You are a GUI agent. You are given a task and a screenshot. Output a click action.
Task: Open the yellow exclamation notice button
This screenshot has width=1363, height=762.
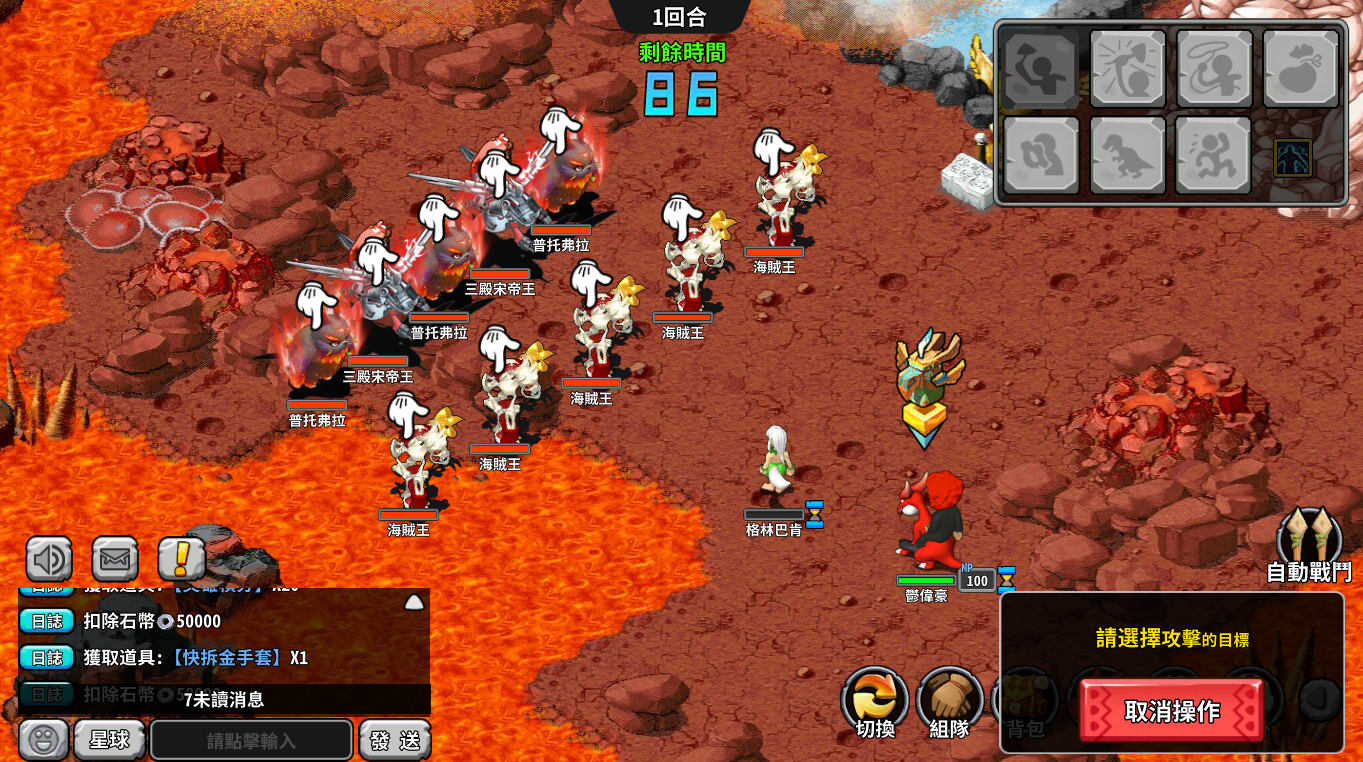coord(181,559)
